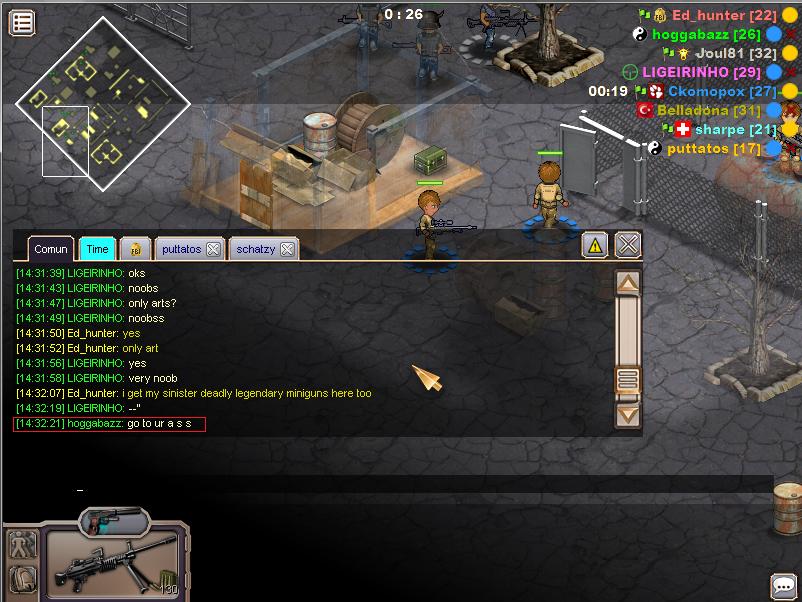Toggle the character stance icon
The width and height of the screenshot is (802, 602).
(x=22, y=544)
